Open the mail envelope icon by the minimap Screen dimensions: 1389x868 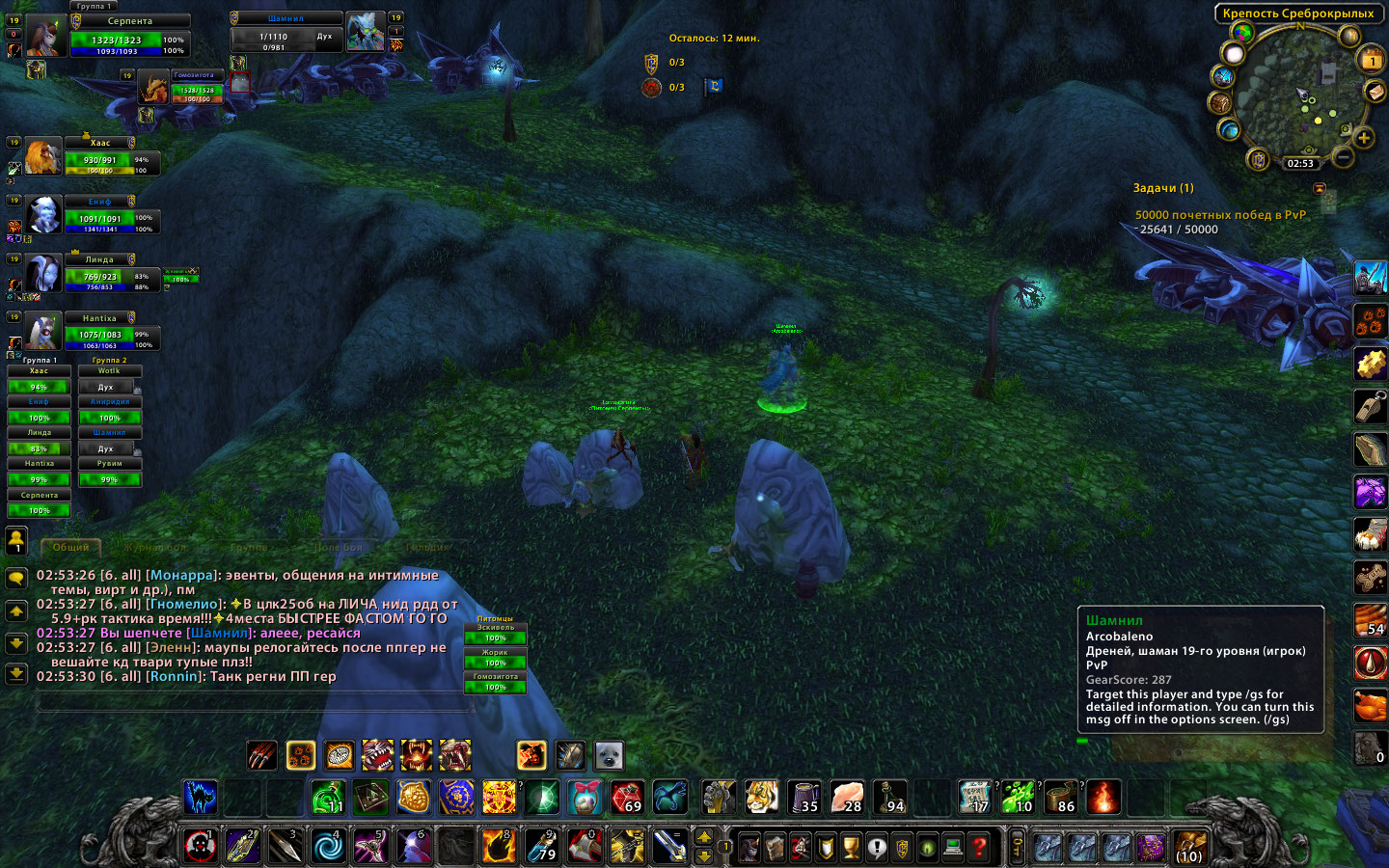coord(1375,92)
